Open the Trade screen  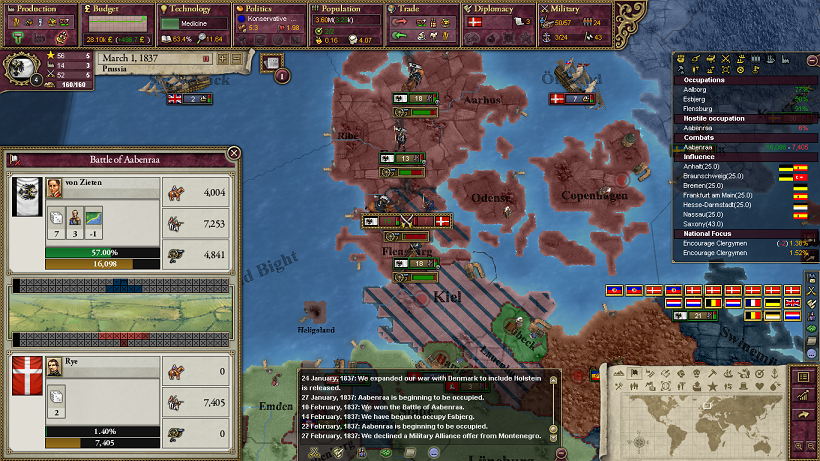coord(423,9)
